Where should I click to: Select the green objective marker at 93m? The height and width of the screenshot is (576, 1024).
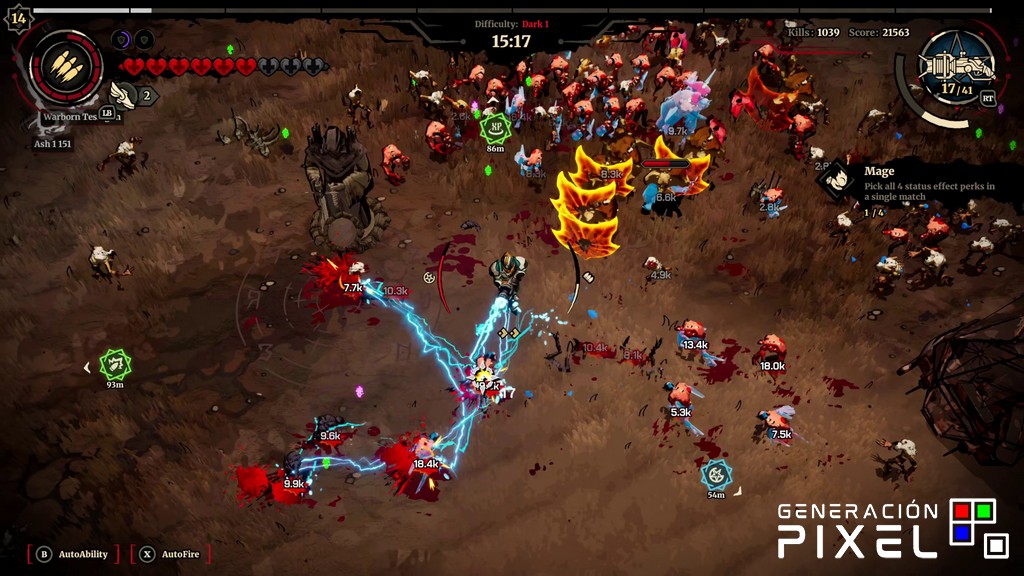[x=116, y=363]
